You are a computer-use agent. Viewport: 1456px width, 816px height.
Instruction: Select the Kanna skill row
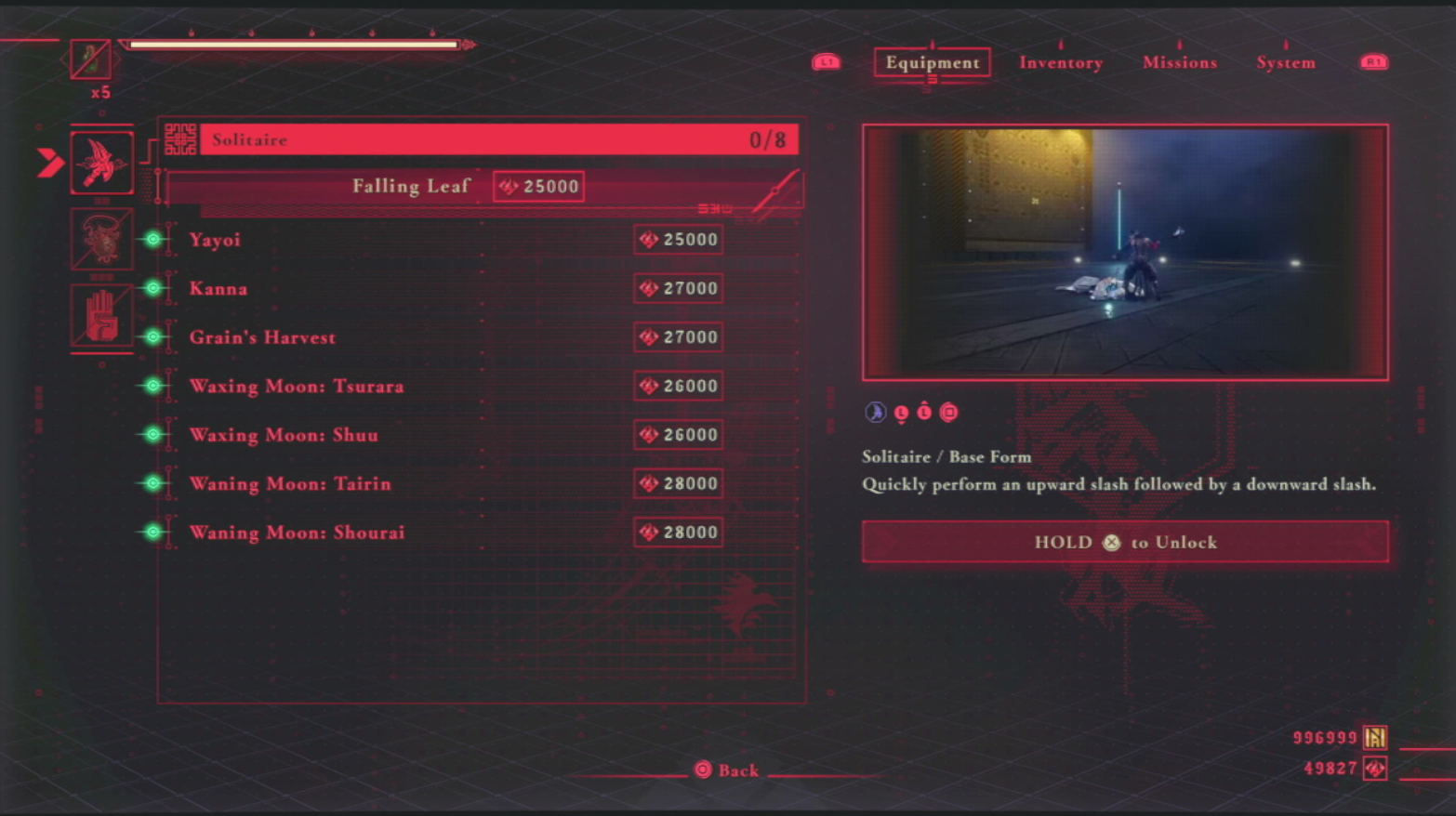pos(218,288)
